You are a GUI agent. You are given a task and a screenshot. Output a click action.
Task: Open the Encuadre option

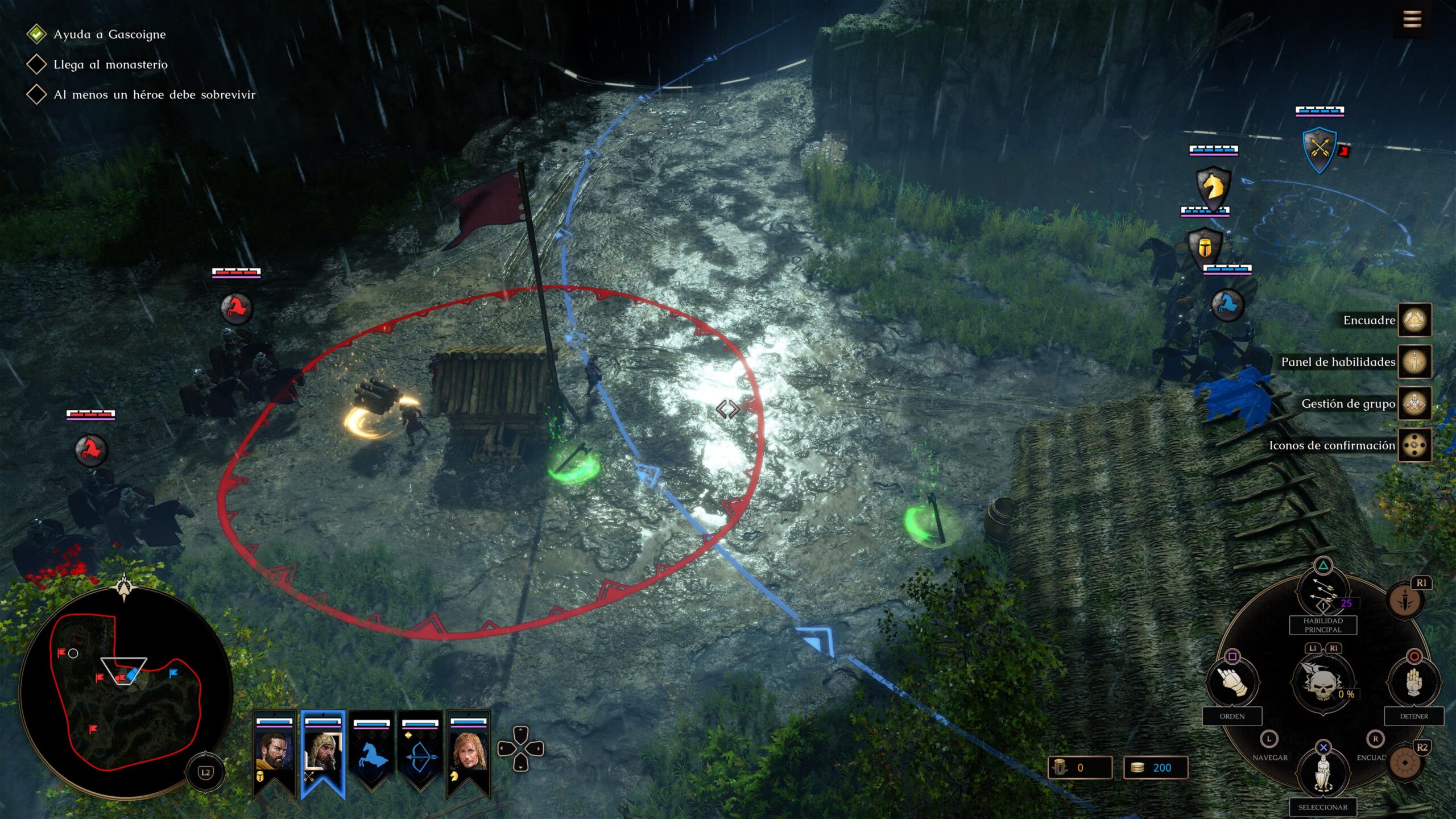click(1414, 320)
